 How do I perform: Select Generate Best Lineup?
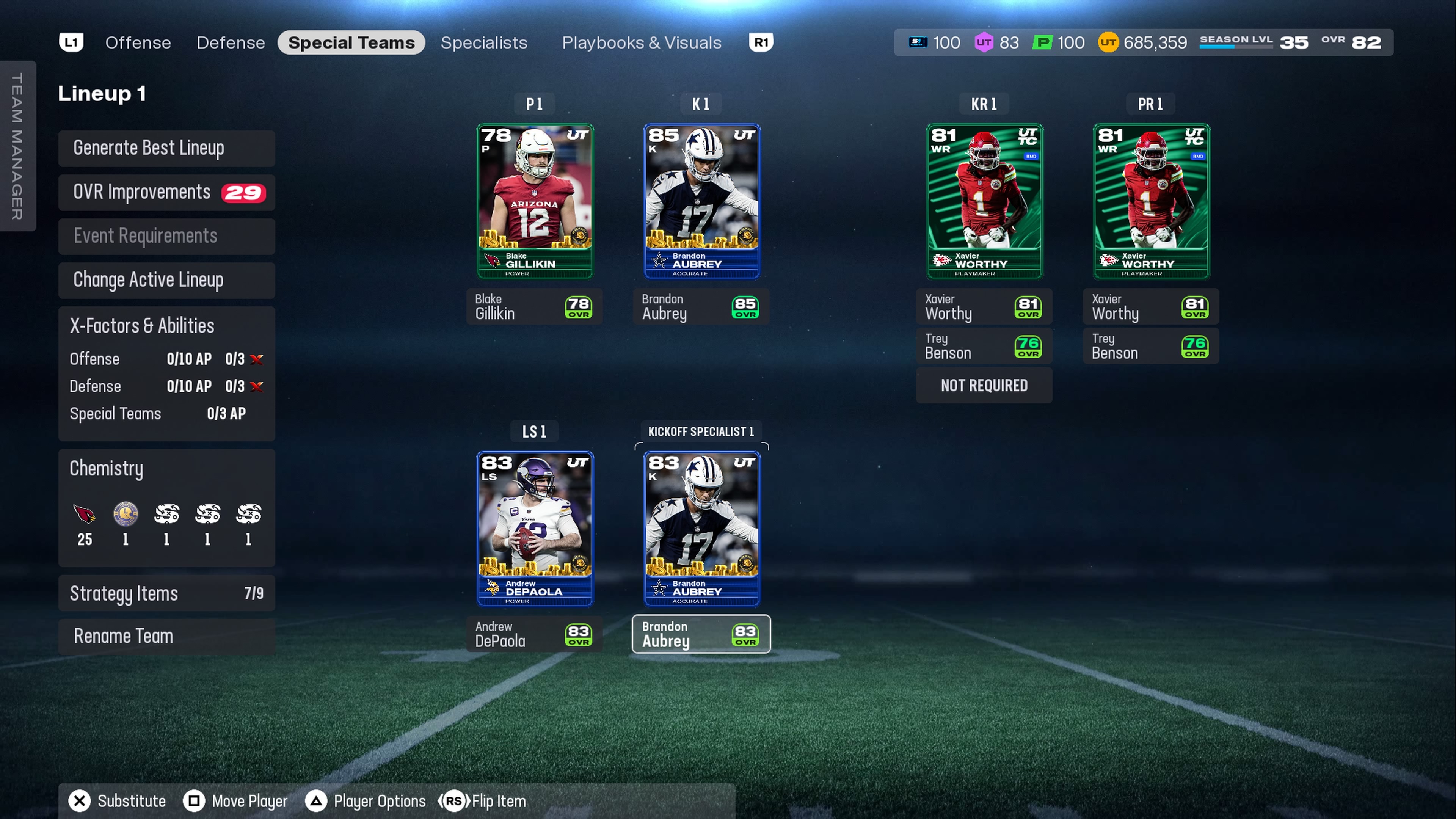(166, 148)
